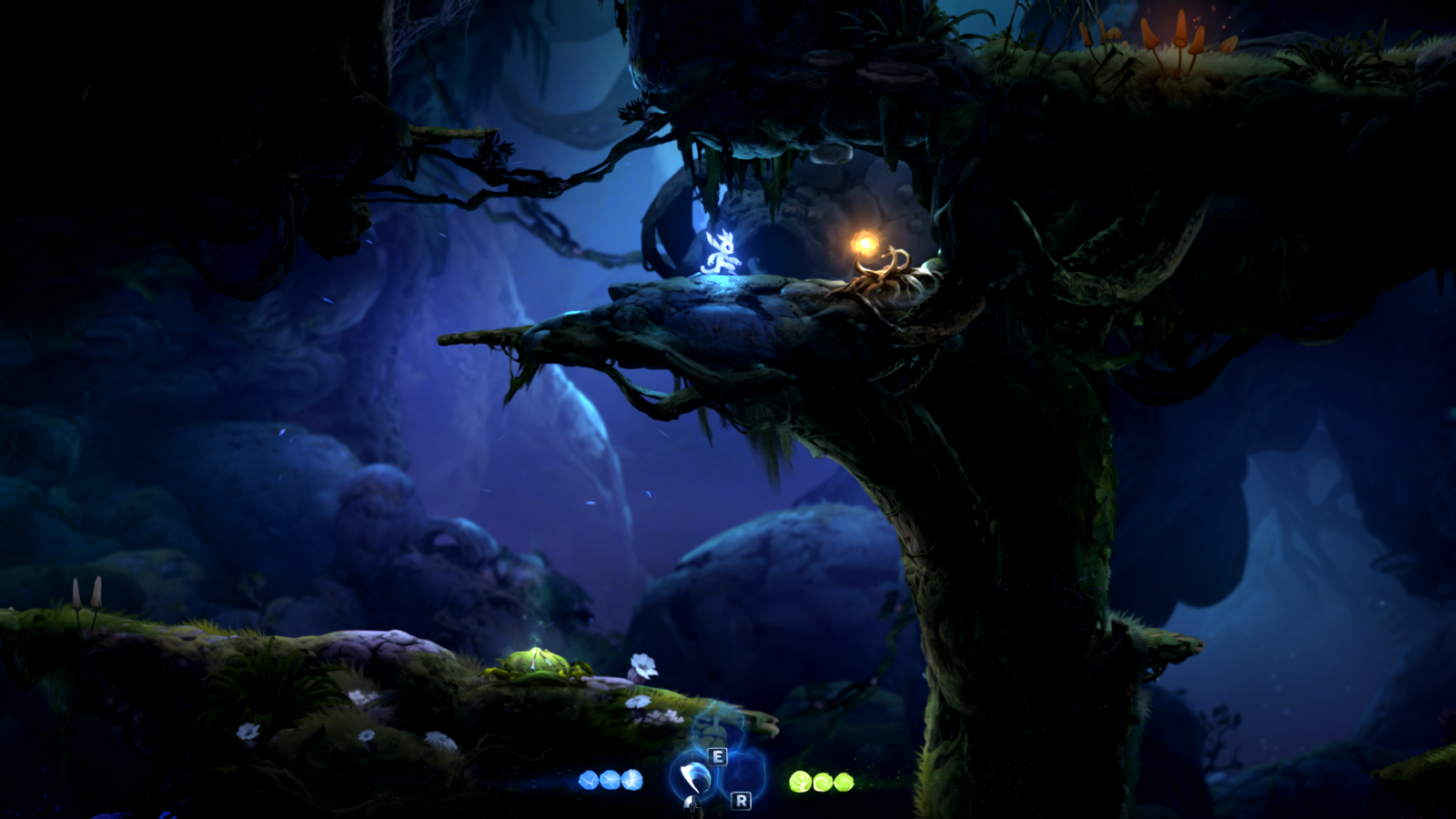
Task: Click the mouse left-click prompt icon
Action: tap(692, 804)
